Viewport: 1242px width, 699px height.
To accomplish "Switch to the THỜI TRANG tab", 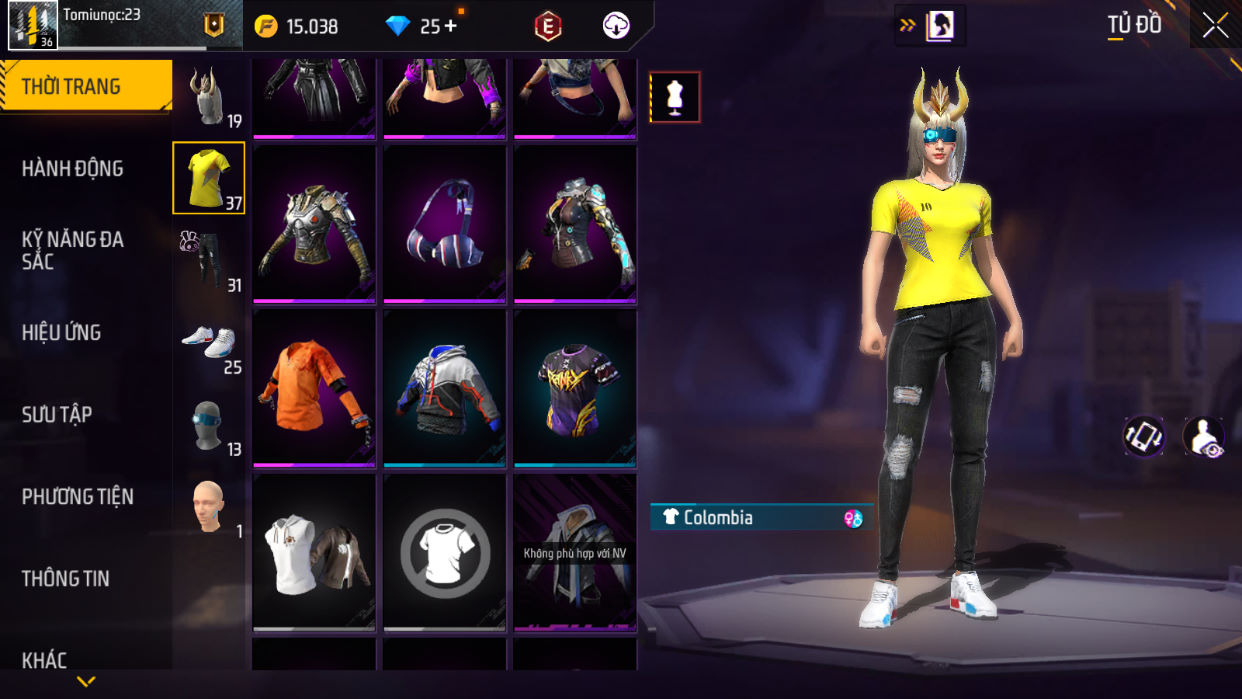I will (85, 86).
